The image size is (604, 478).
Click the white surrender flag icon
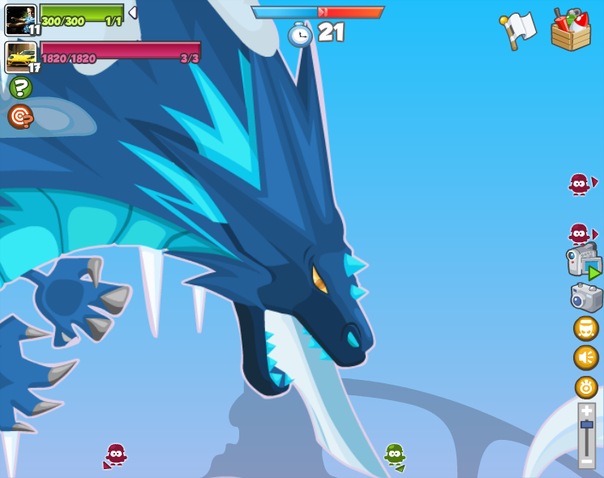tap(517, 29)
